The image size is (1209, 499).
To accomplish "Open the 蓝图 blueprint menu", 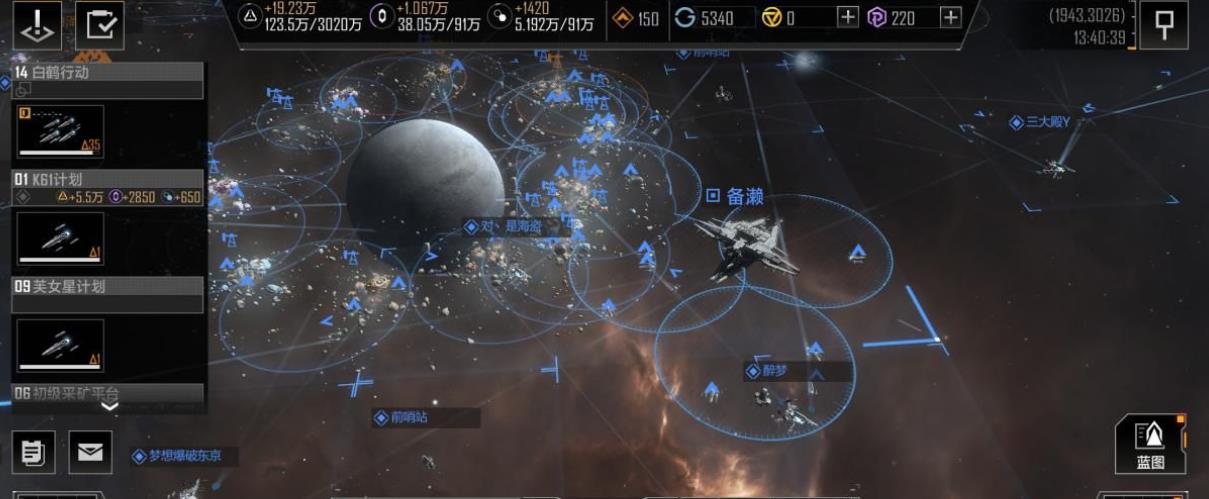I will (1150, 445).
